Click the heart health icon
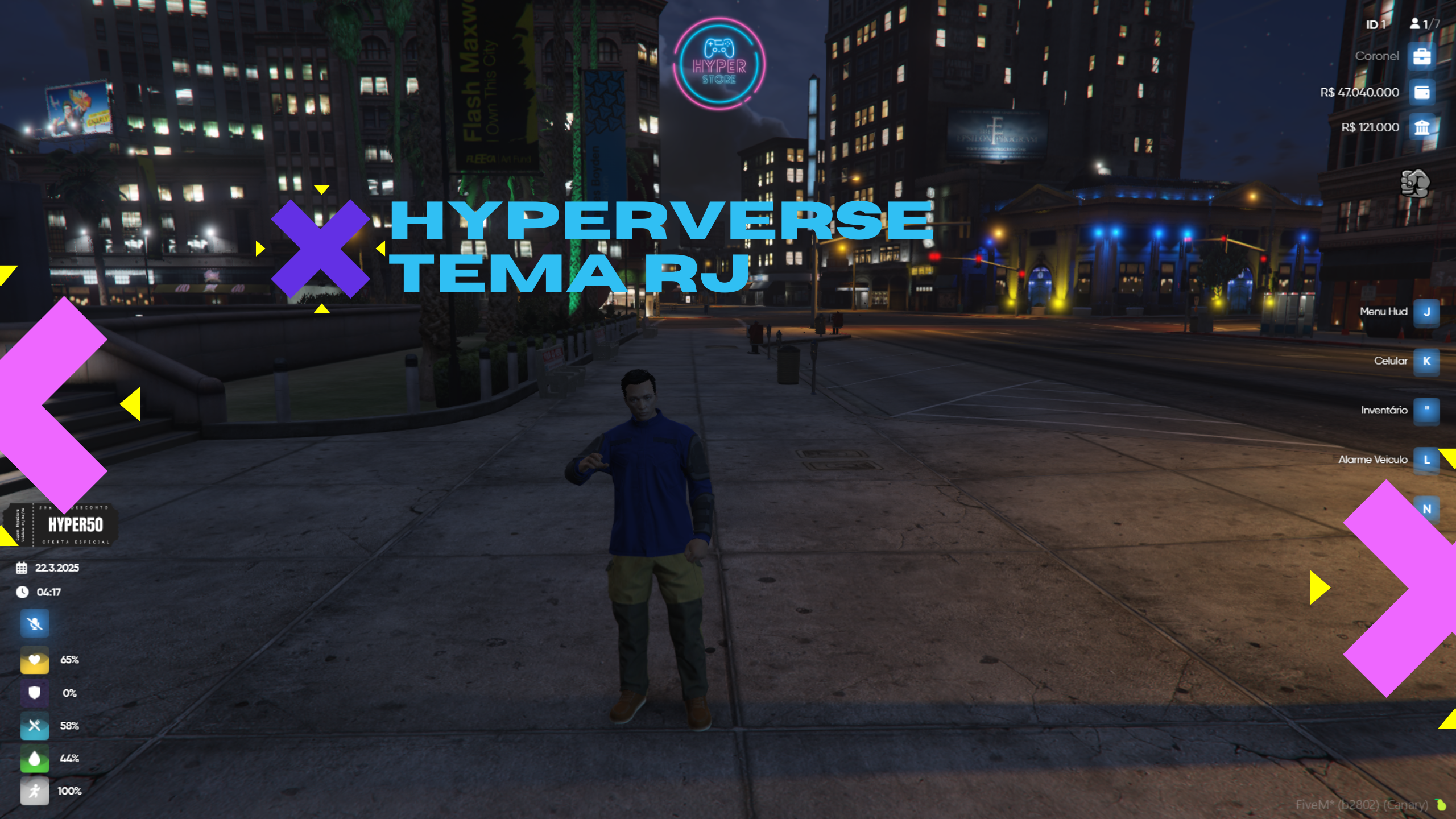Screen dimensions: 1456x819 click(35, 660)
